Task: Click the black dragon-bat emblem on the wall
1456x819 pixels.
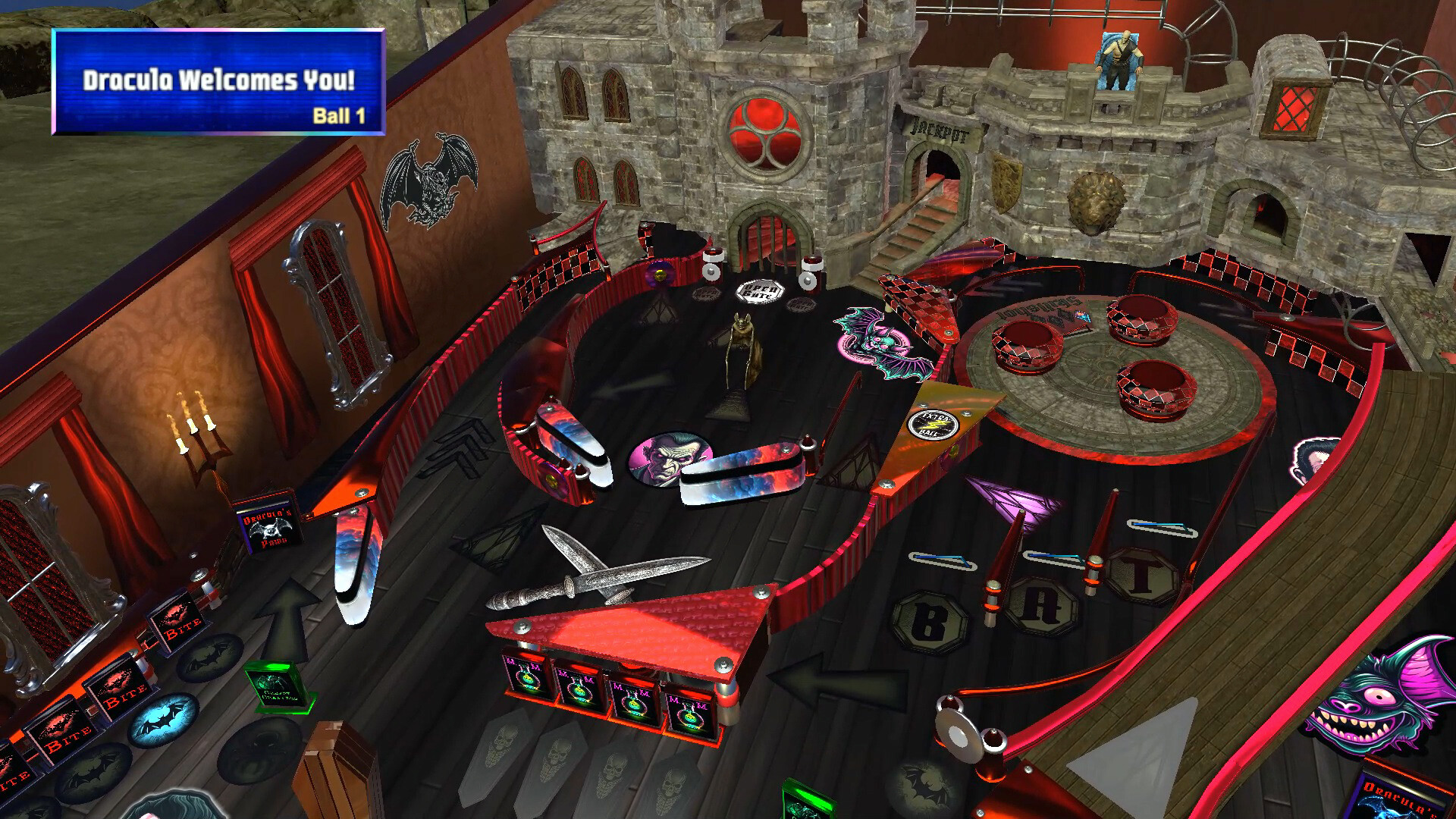Action: (434, 180)
